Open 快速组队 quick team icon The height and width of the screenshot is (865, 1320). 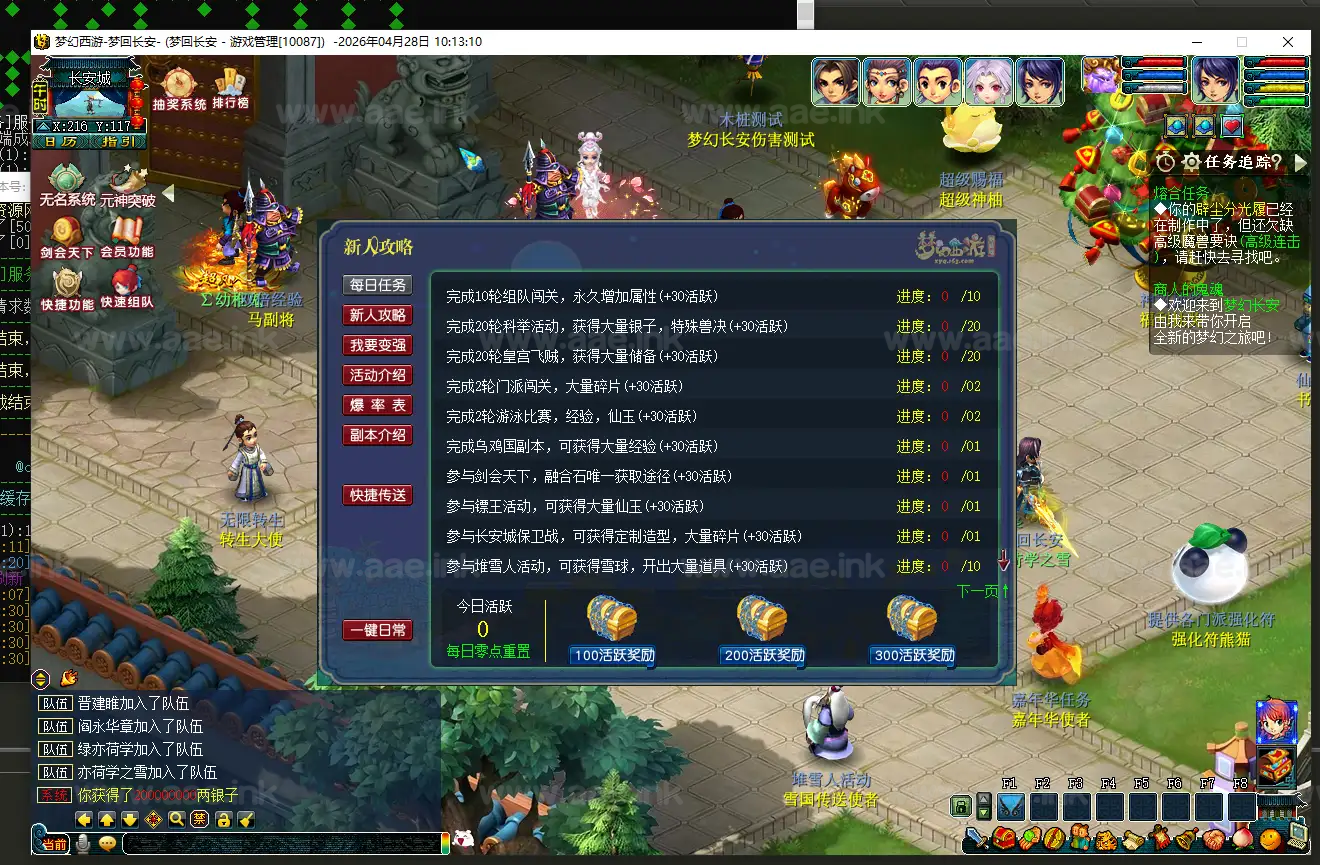[124, 281]
